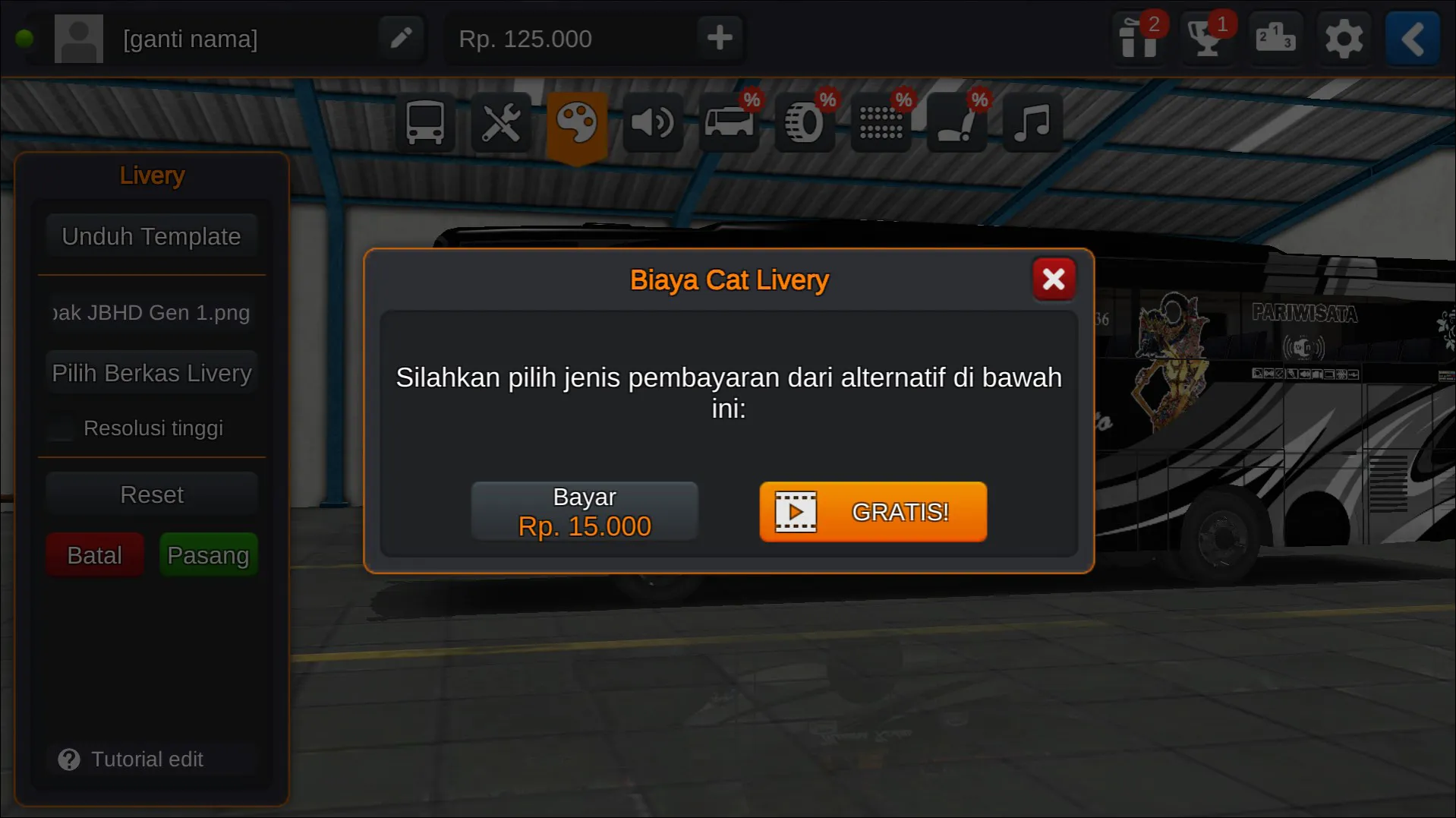
Task: Open the leaderboard podium icon
Action: point(1275,39)
